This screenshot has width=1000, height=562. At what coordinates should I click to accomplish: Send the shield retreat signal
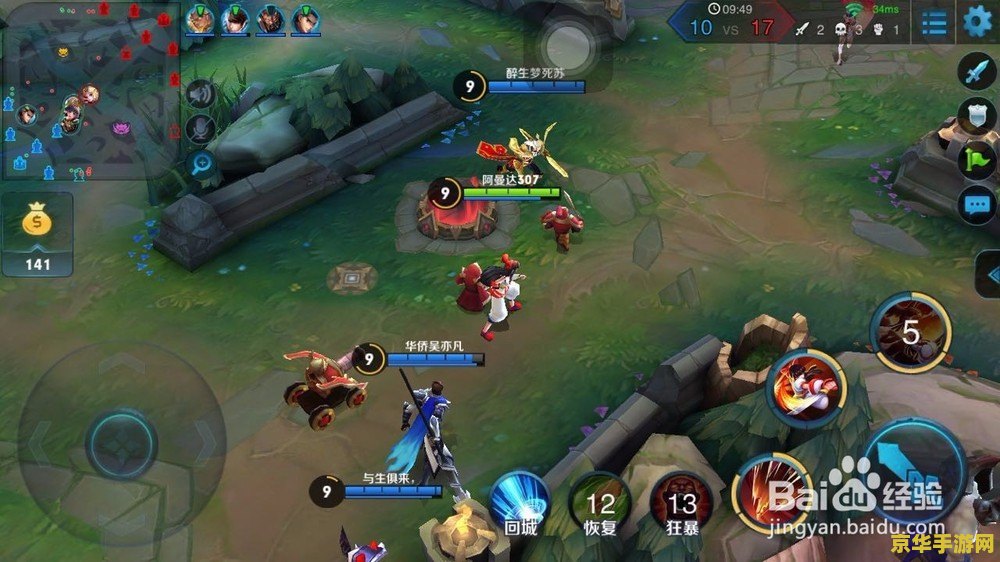click(x=975, y=116)
